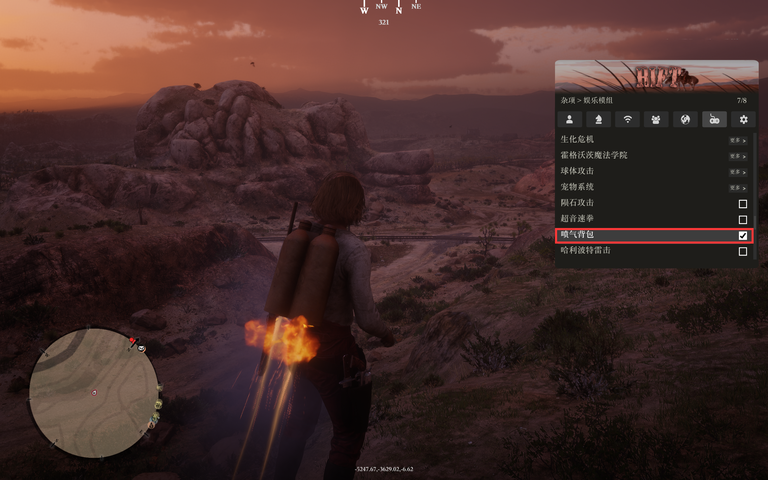Image resolution: width=768 pixels, height=480 pixels.
Task: Switch to the globe world tab
Action: 685,119
